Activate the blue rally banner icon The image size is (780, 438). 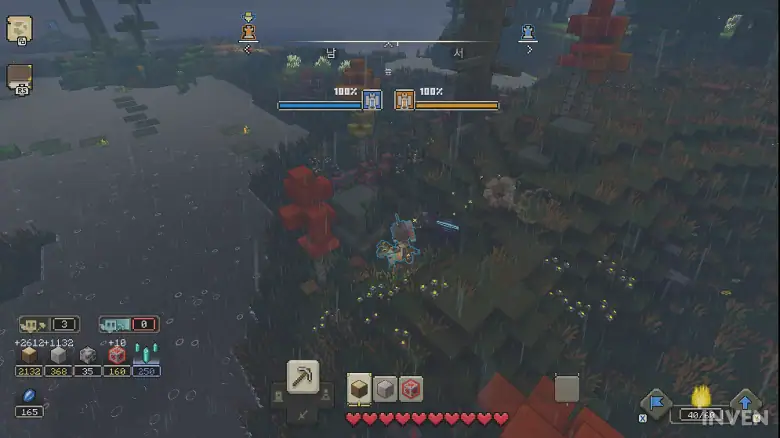655,403
